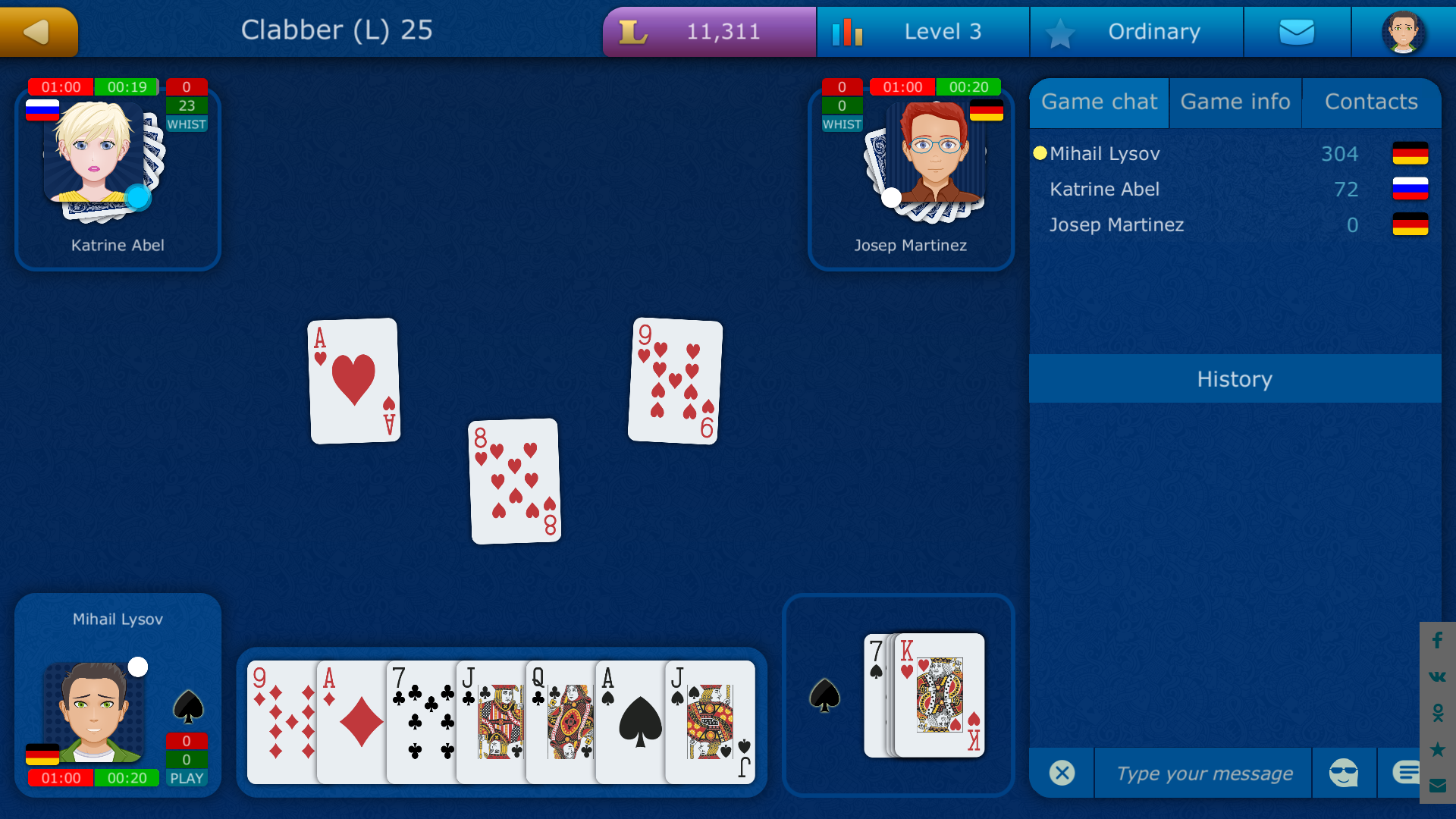Screen dimensions: 1456x819
Task: Open the History section
Action: pyautogui.click(x=1234, y=379)
